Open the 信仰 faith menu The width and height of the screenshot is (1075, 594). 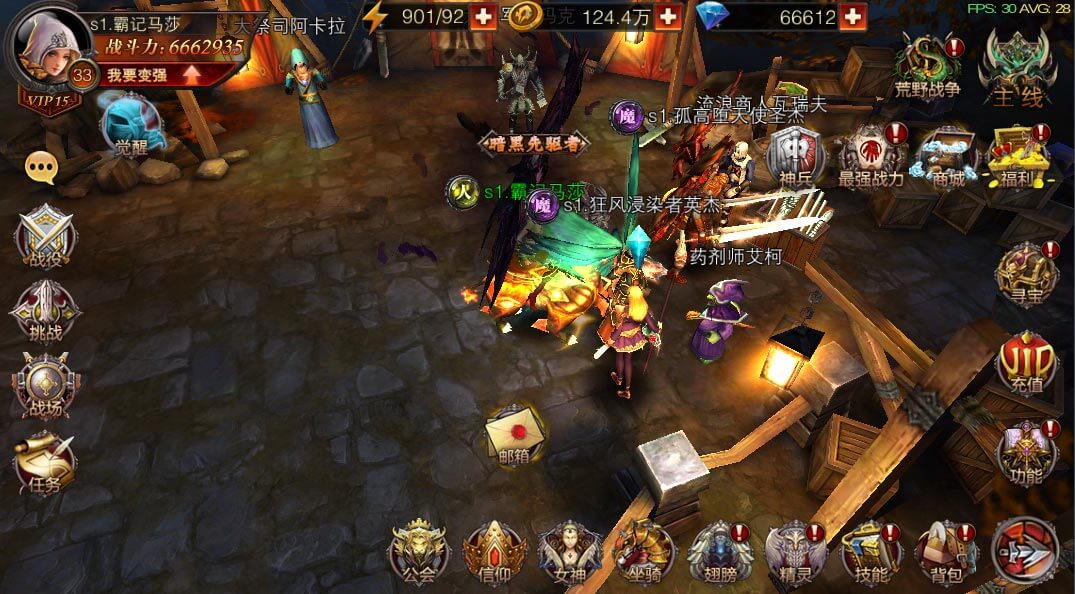pyautogui.click(x=493, y=552)
